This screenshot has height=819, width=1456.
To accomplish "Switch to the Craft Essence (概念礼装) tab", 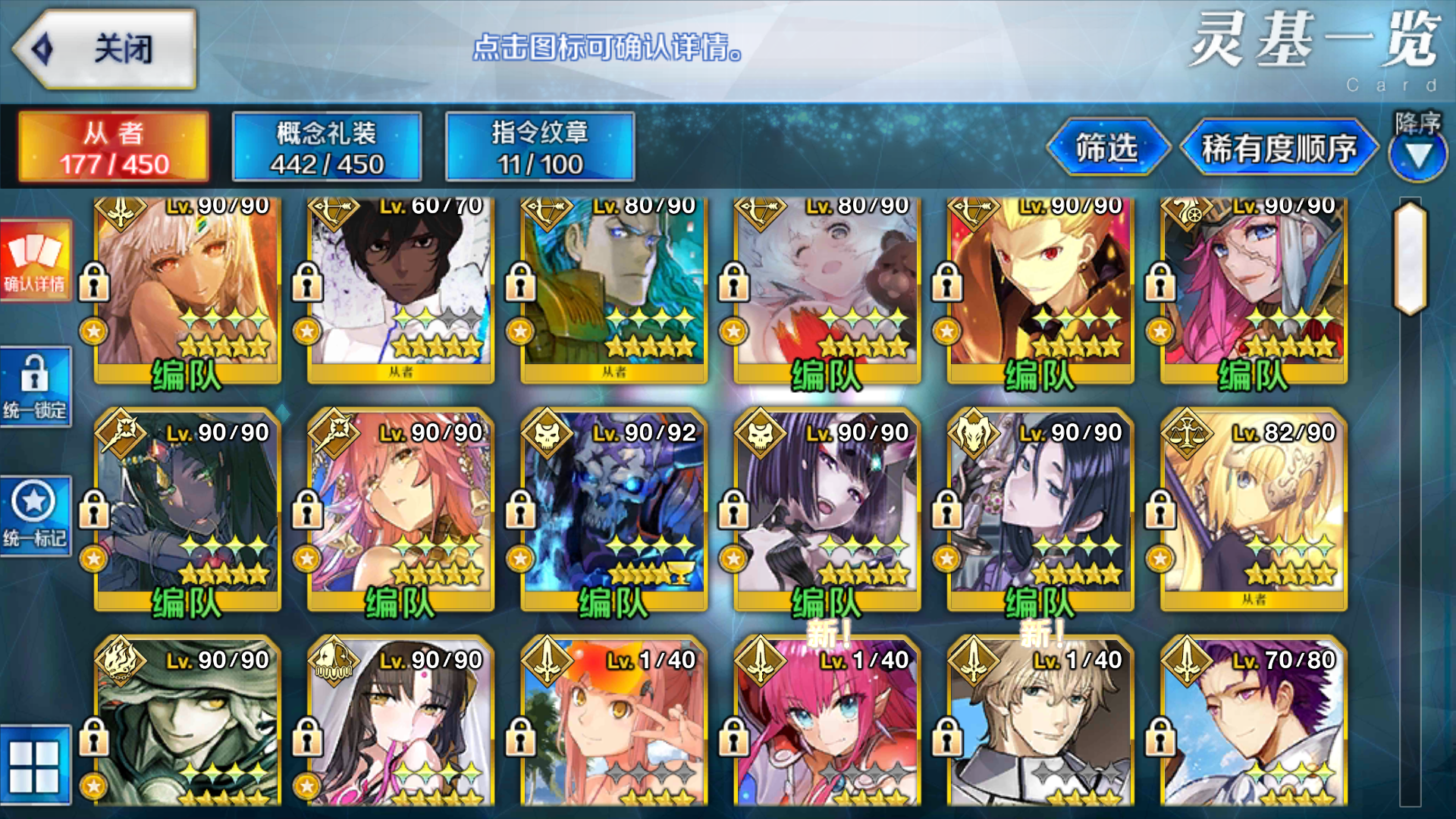I will 326,146.
